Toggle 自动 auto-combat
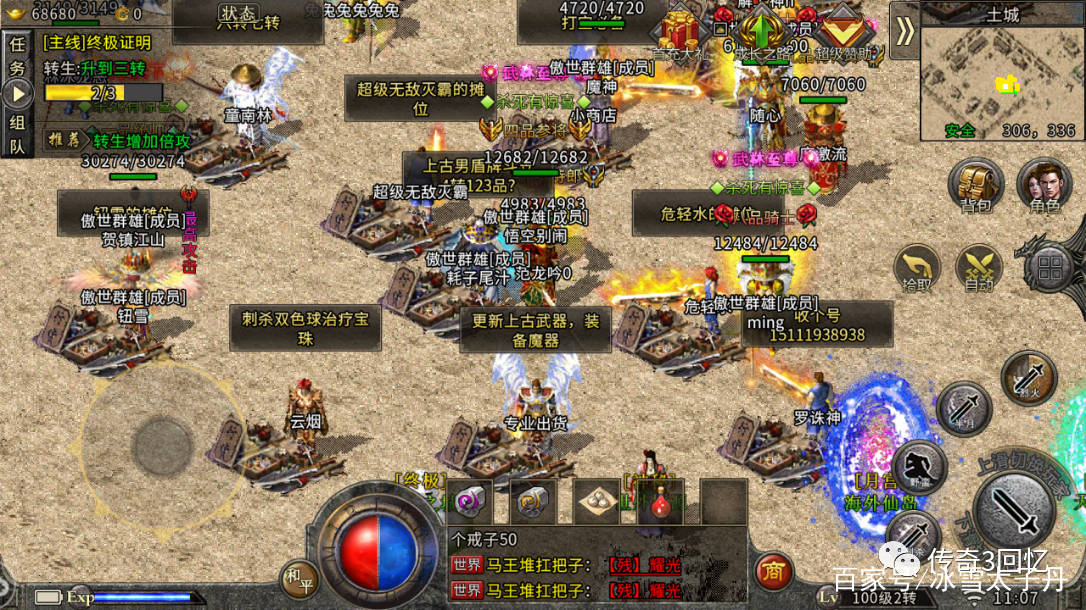This screenshot has height=610, width=1086. pyautogui.click(x=978, y=268)
